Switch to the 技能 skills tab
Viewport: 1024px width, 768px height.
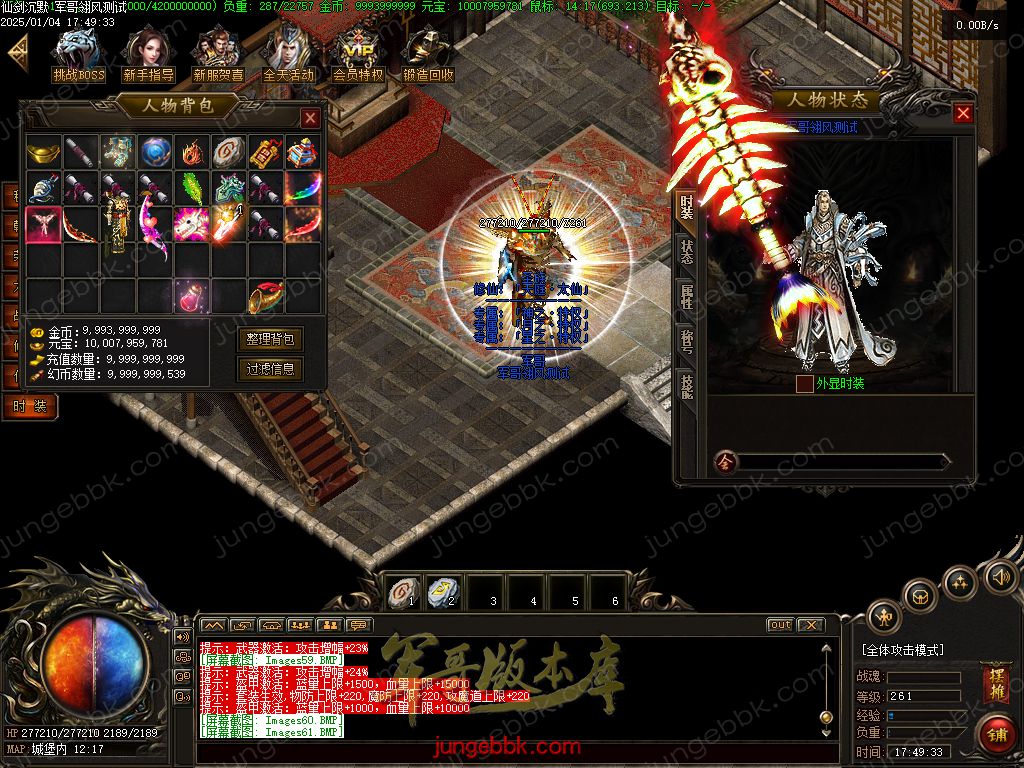click(x=687, y=385)
